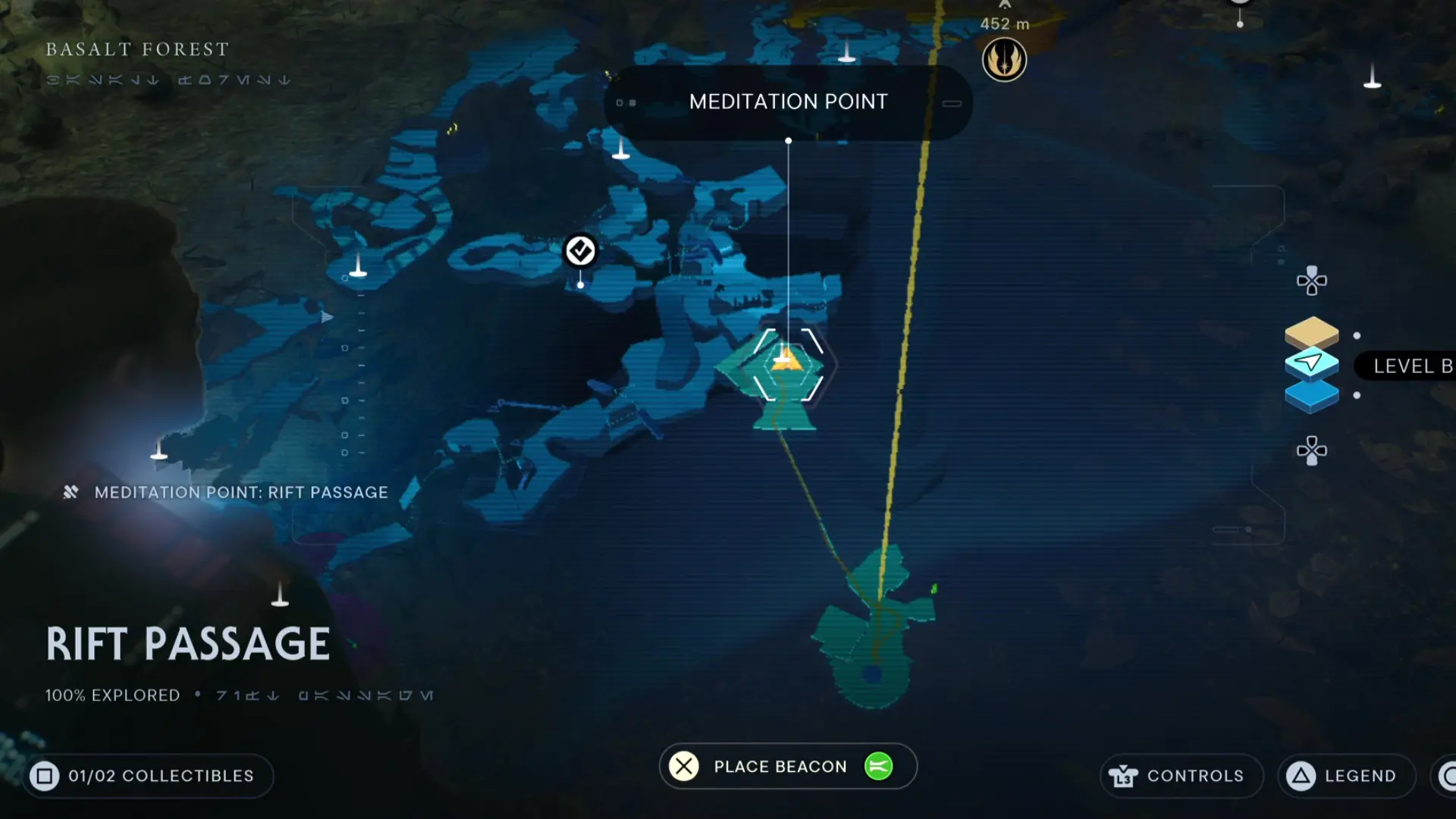Select the bottom blue map level layer
The image size is (1456, 819).
click(1311, 395)
